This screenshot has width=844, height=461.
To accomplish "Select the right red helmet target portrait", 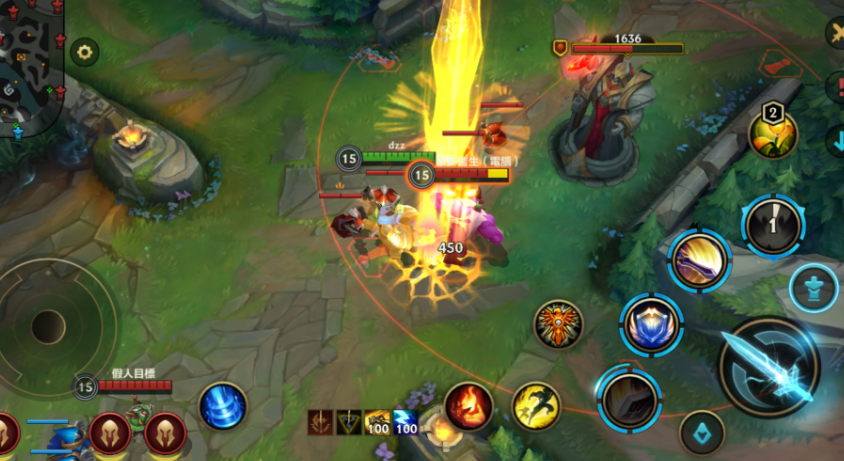I will [165, 433].
